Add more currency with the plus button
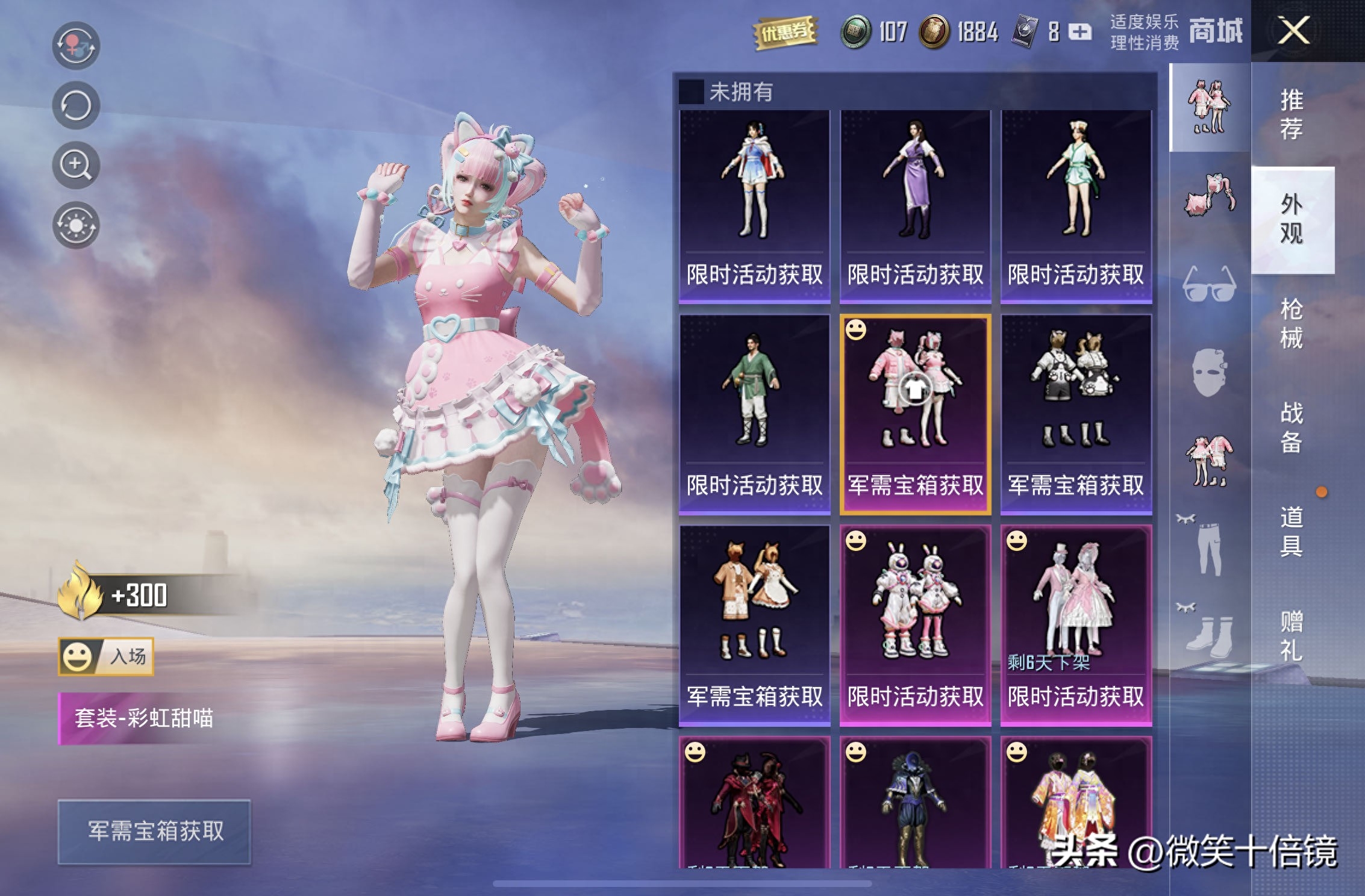This screenshot has height=896, width=1365. coord(1079,31)
